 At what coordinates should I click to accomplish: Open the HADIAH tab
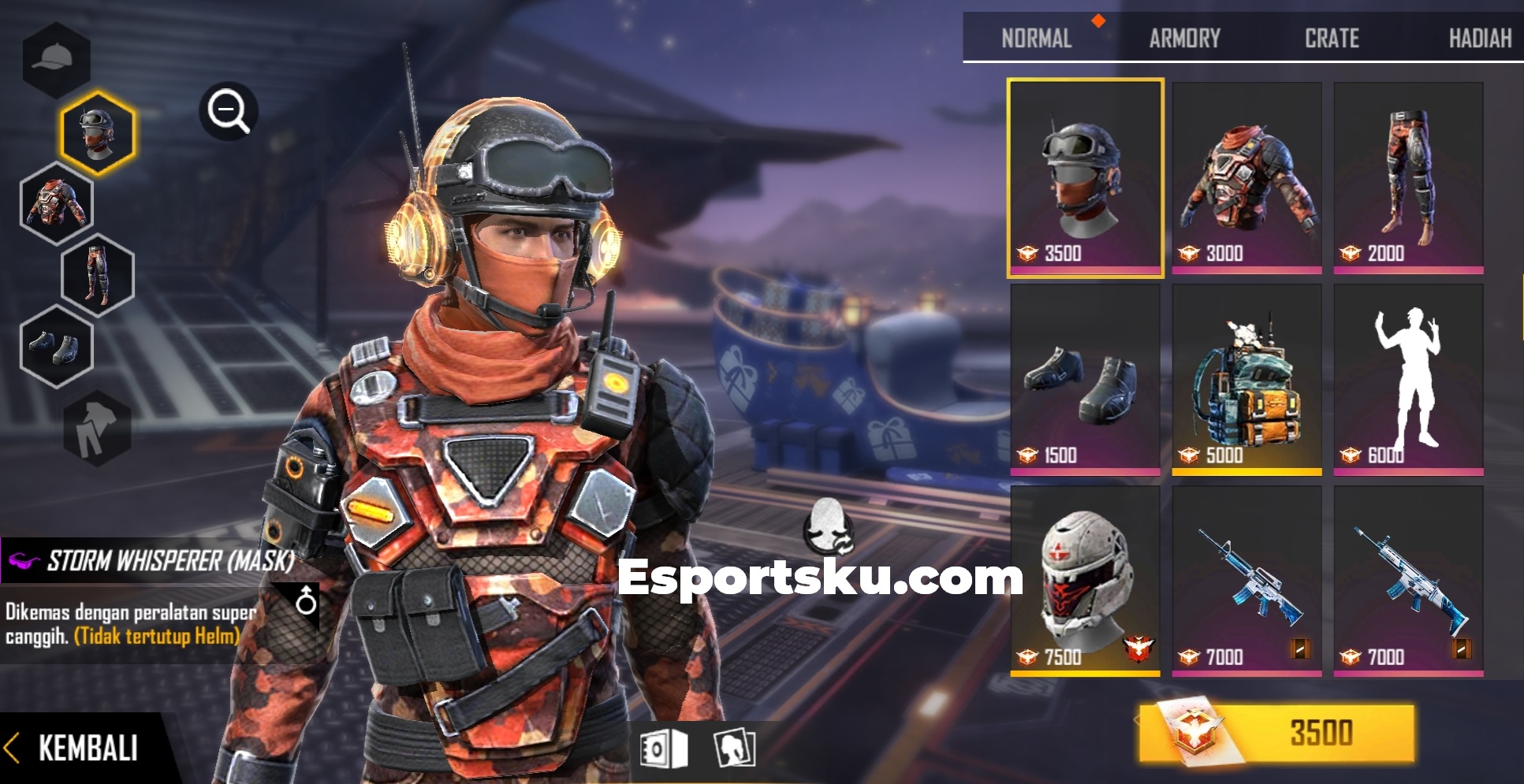click(1481, 37)
